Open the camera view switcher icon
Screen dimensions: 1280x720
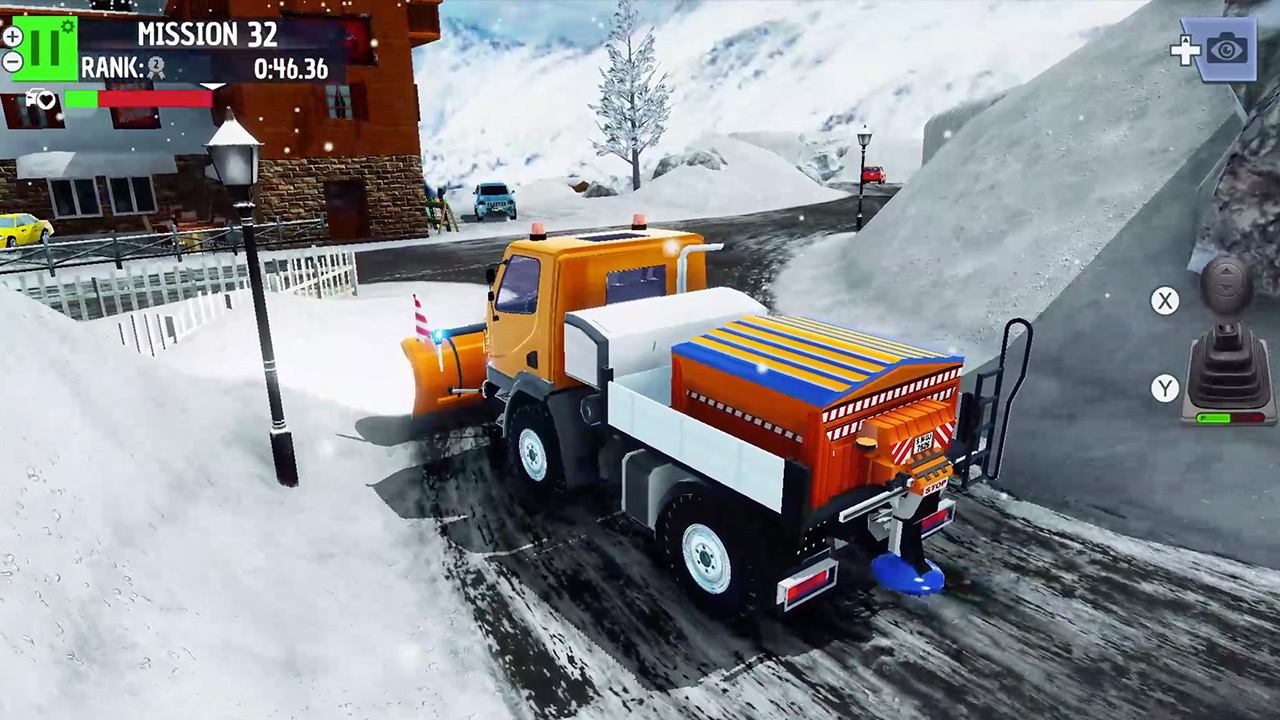coord(1227,49)
